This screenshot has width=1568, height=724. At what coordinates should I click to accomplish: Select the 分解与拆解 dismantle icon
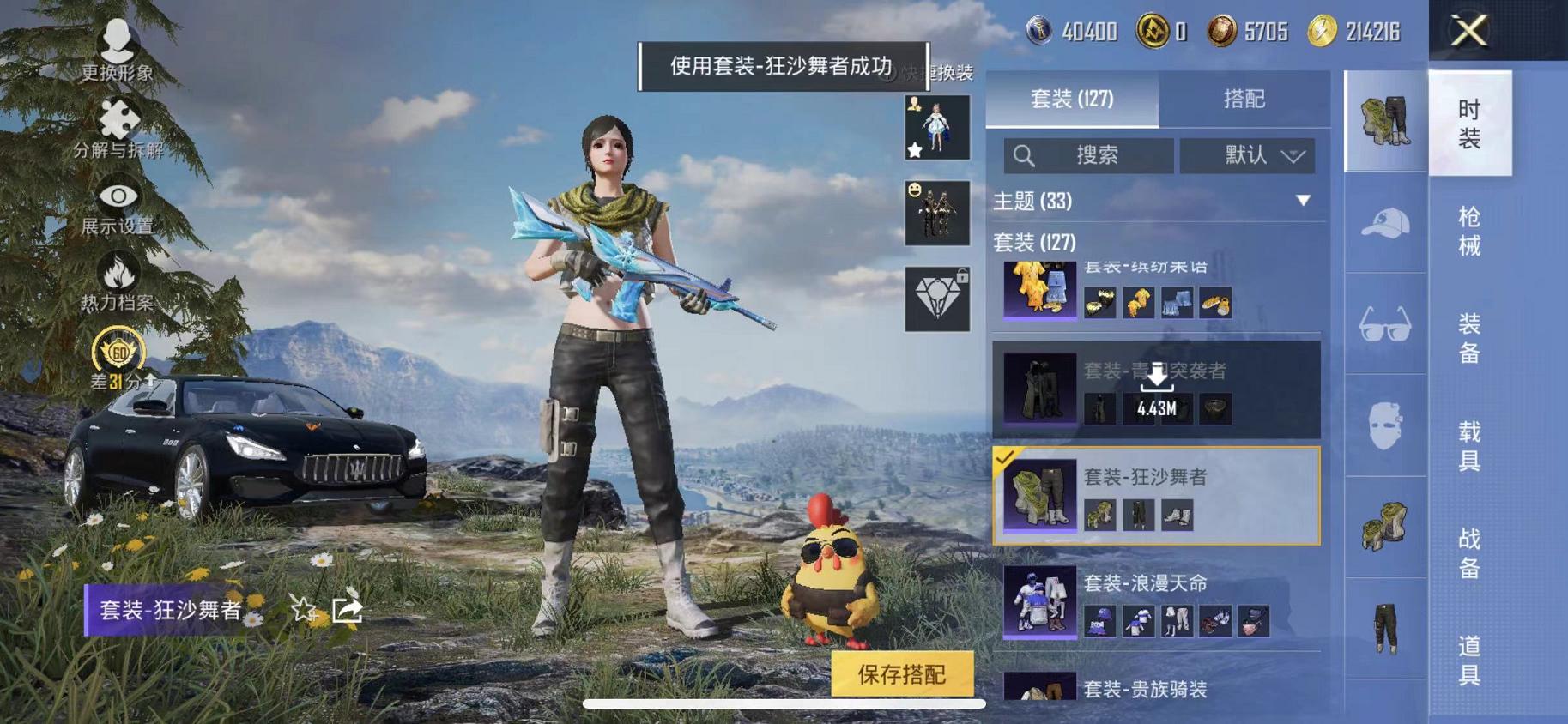(x=118, y=118)
